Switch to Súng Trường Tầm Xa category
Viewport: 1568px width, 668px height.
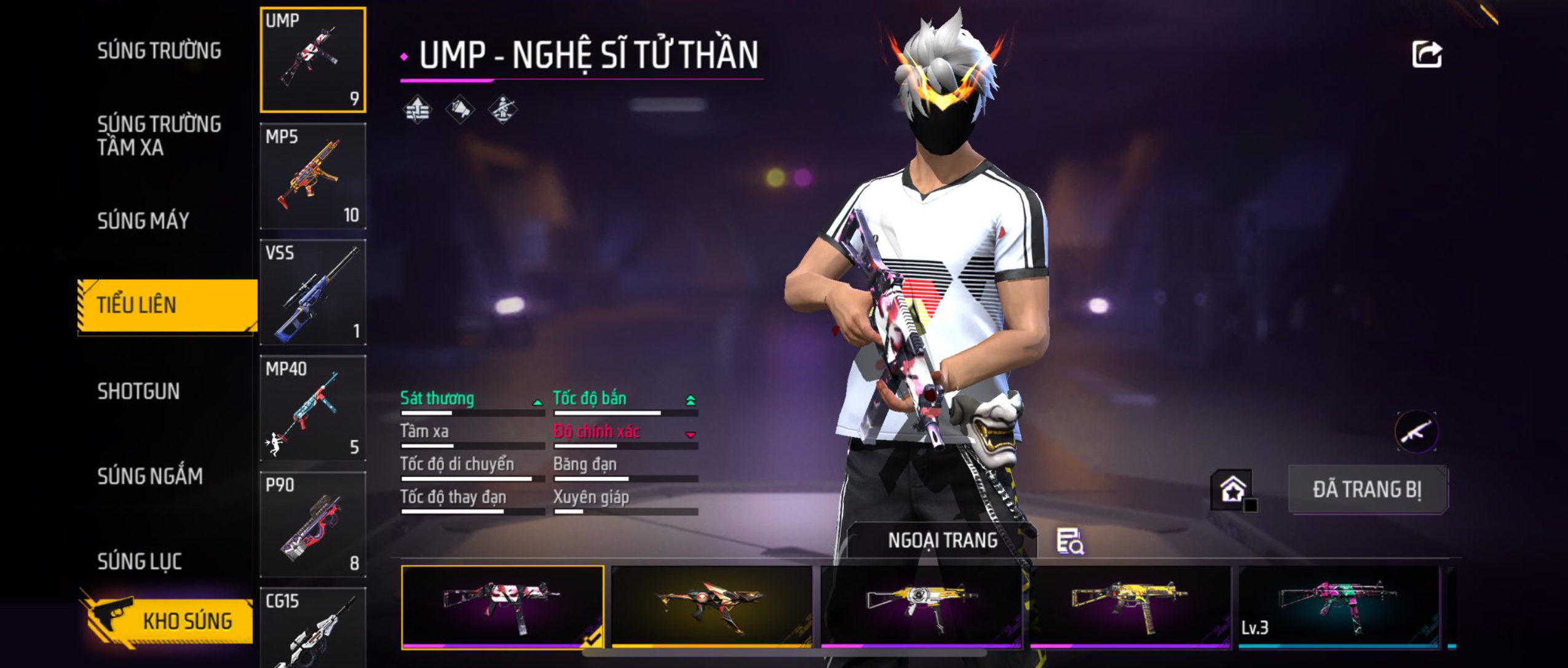click(x=159, y=136)
